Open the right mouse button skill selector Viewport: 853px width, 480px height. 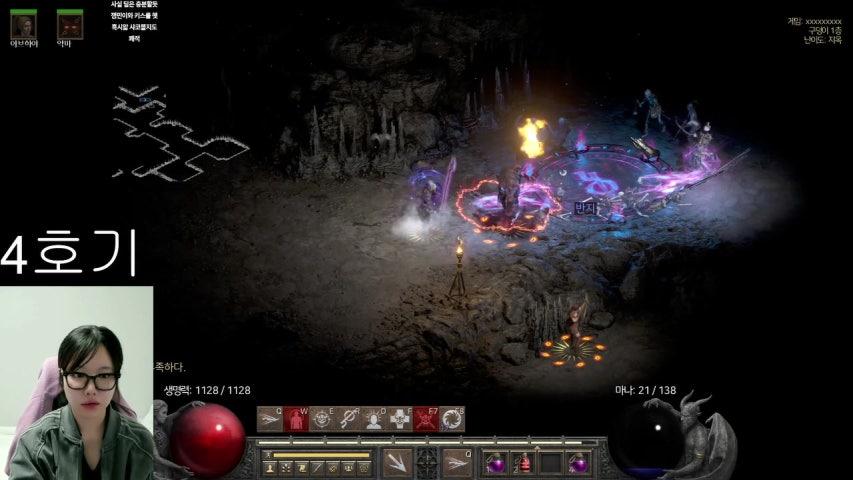click(458, 462)
